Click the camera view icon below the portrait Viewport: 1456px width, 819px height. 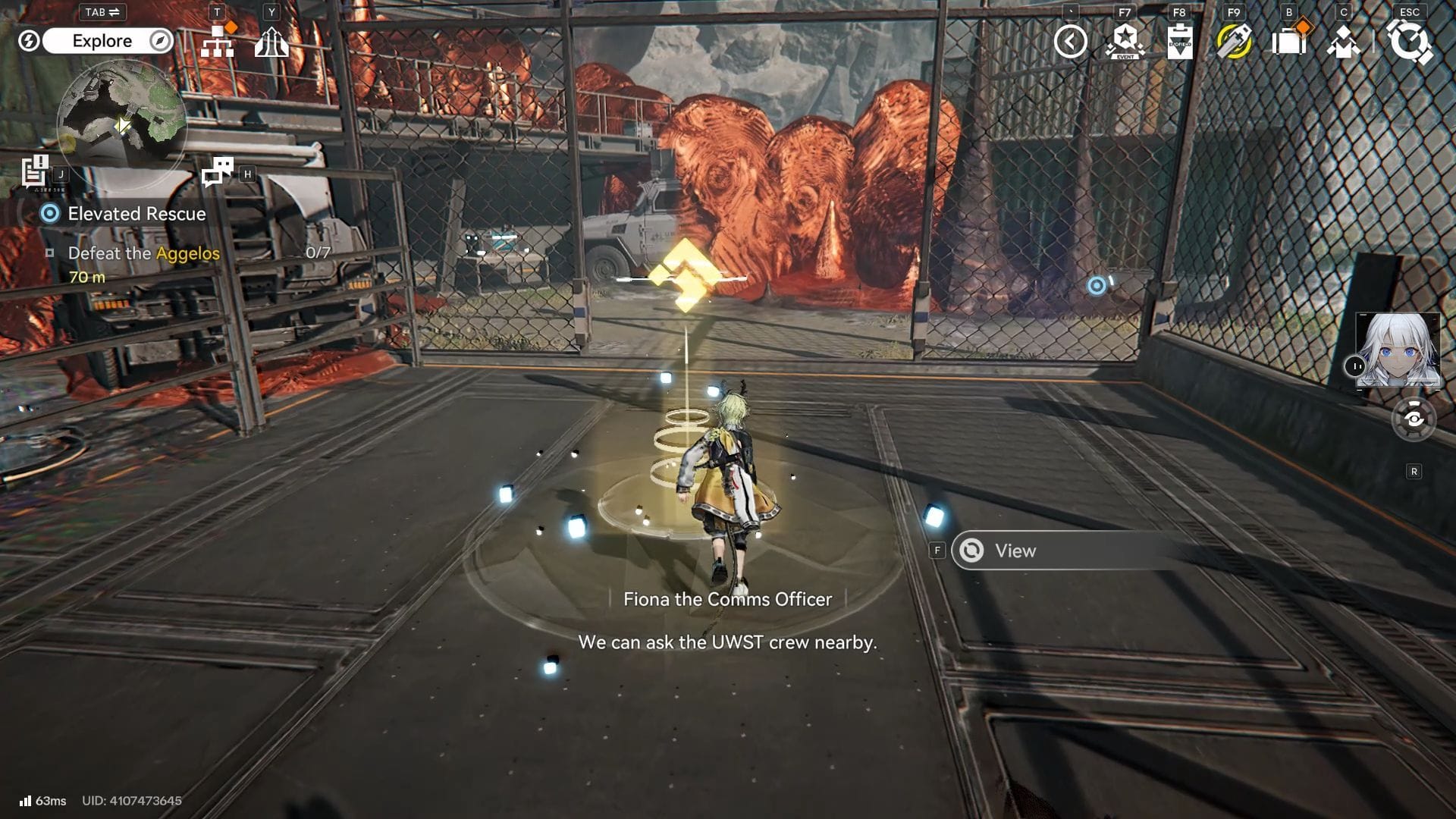click(x=1414, y=419)
